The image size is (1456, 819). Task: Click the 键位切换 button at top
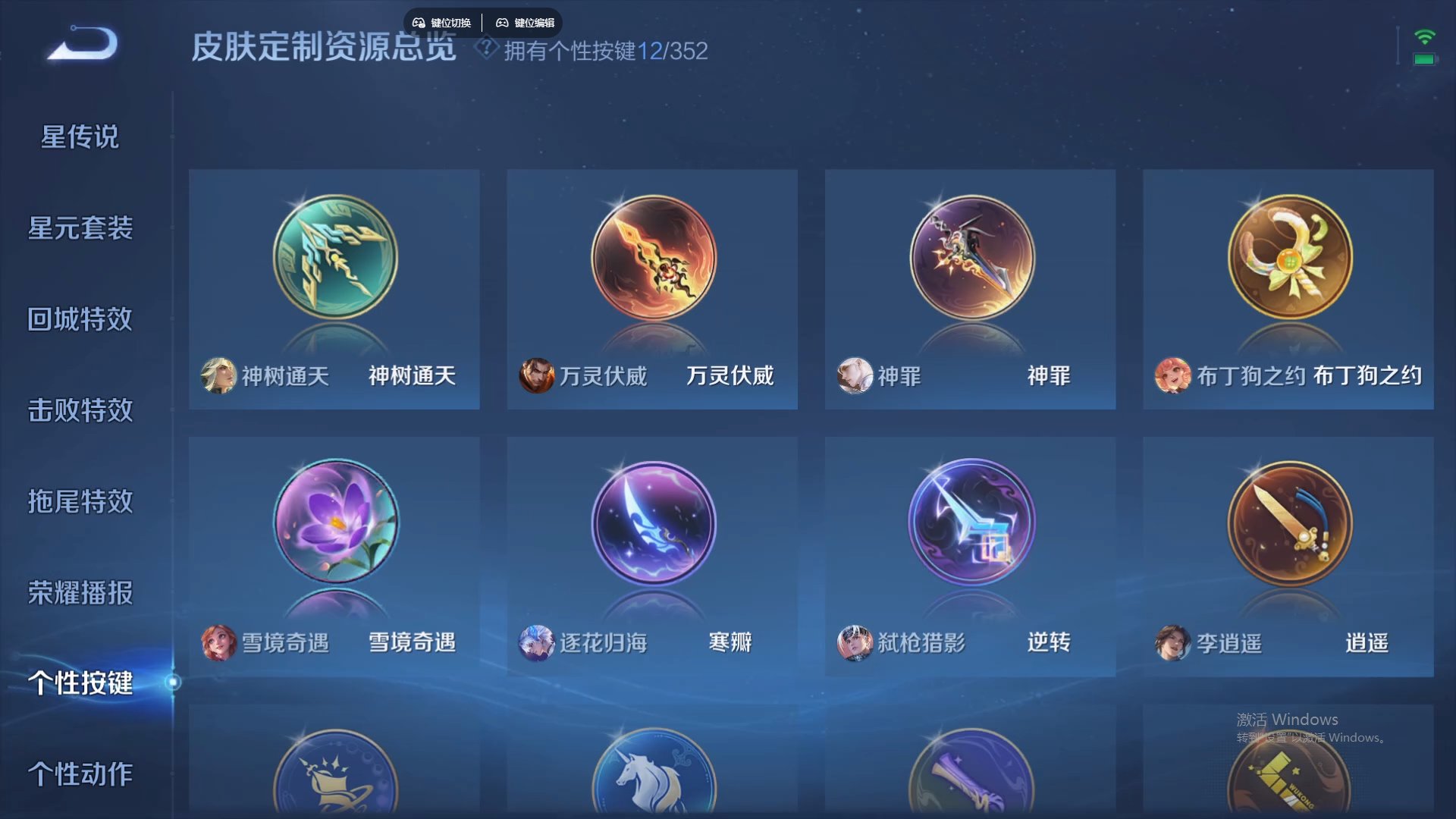tap(444, 22)
